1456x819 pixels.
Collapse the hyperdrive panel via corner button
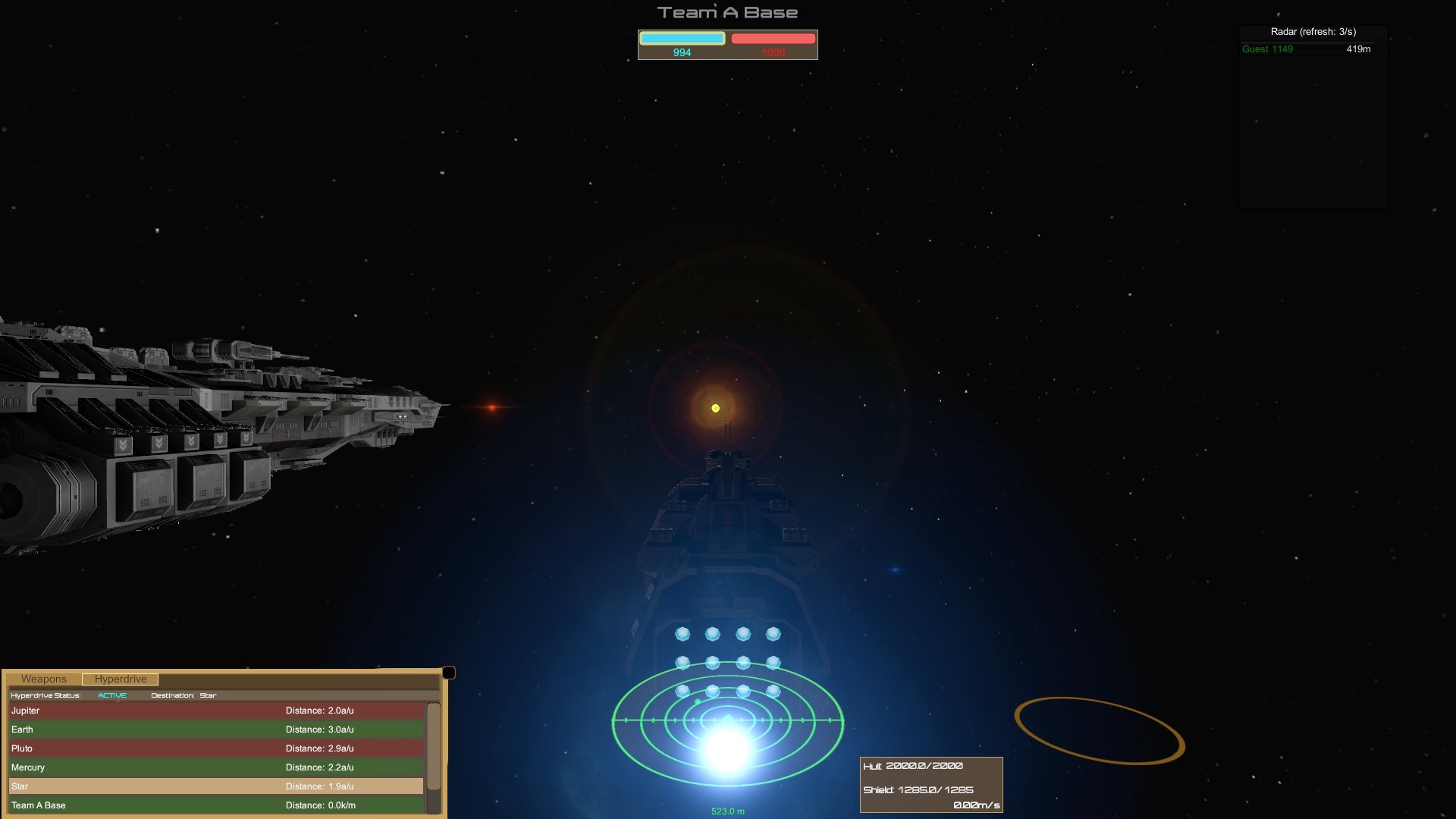pos(450,671)
